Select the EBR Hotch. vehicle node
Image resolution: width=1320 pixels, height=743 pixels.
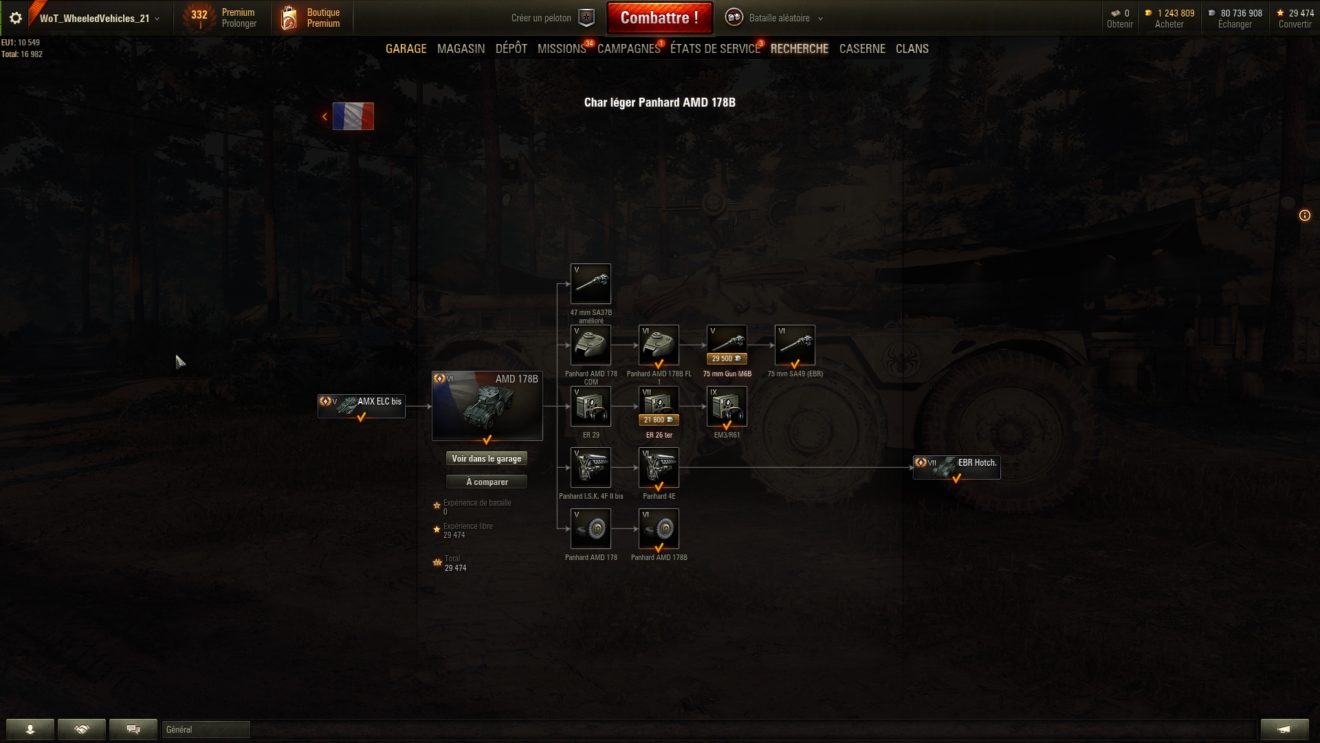[x=956, y=466]
